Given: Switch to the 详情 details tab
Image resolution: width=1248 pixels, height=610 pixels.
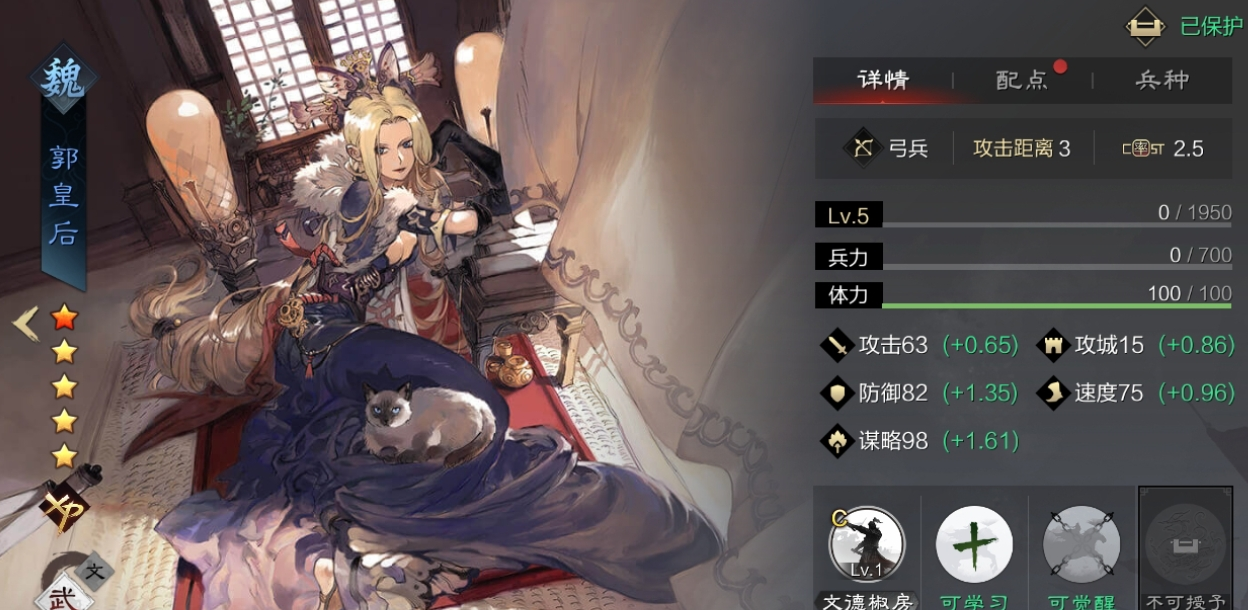Looking at the screenshot, I should tap(883, 80).
